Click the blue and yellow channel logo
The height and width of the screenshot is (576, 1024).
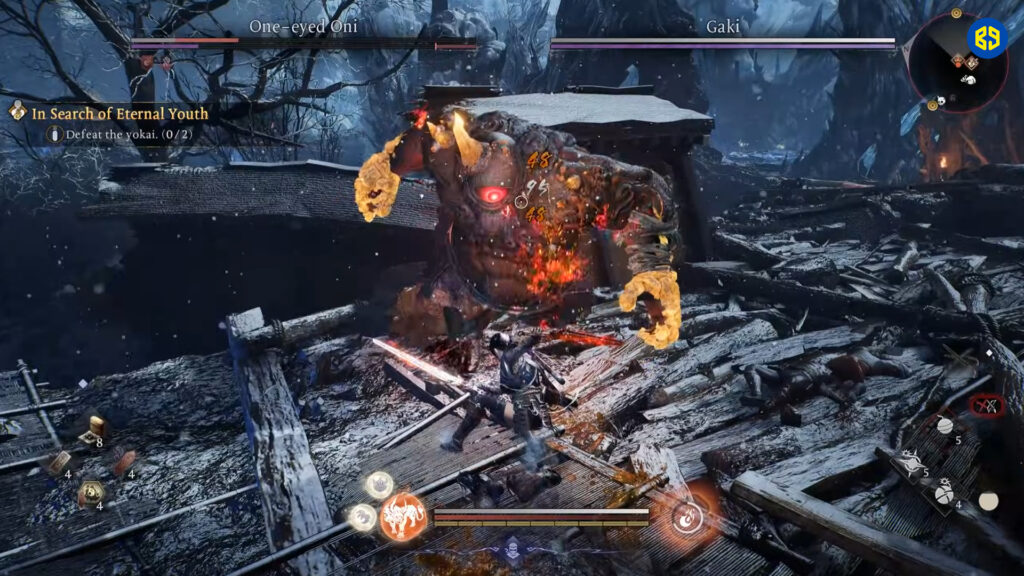987,38
